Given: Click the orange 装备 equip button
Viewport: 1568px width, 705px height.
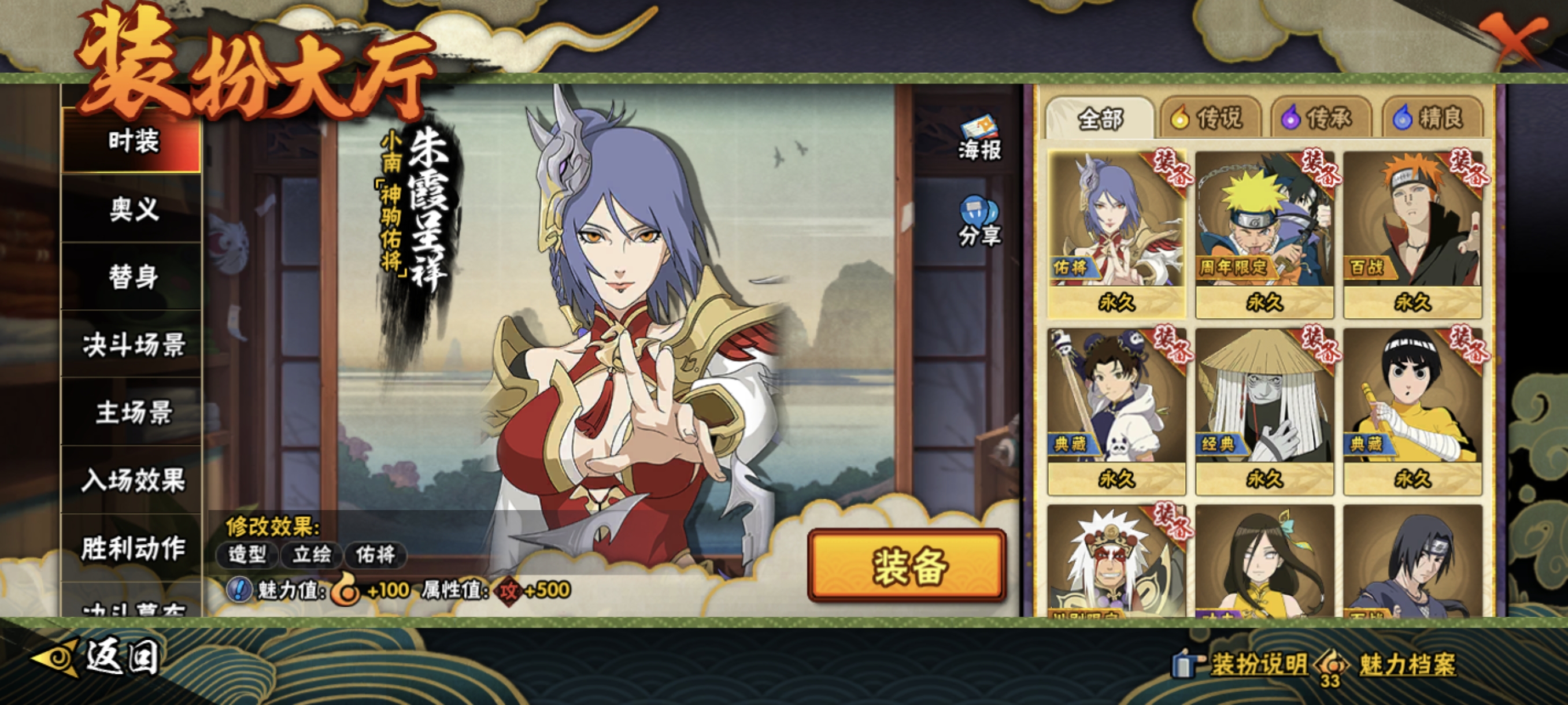Looking at the screenshot, I should pos(907,566).
